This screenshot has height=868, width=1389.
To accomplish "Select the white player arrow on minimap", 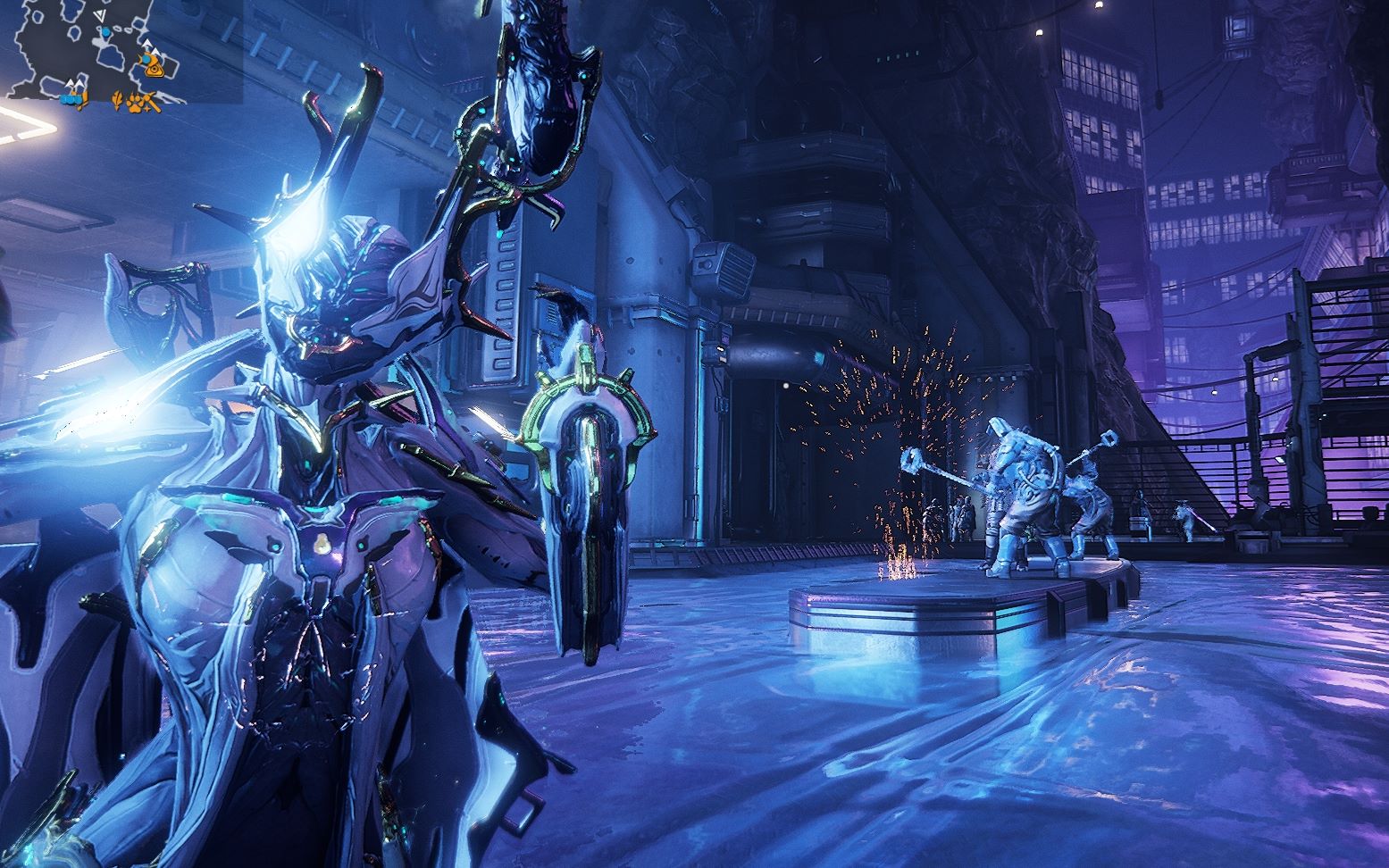I will coord(101,15).
